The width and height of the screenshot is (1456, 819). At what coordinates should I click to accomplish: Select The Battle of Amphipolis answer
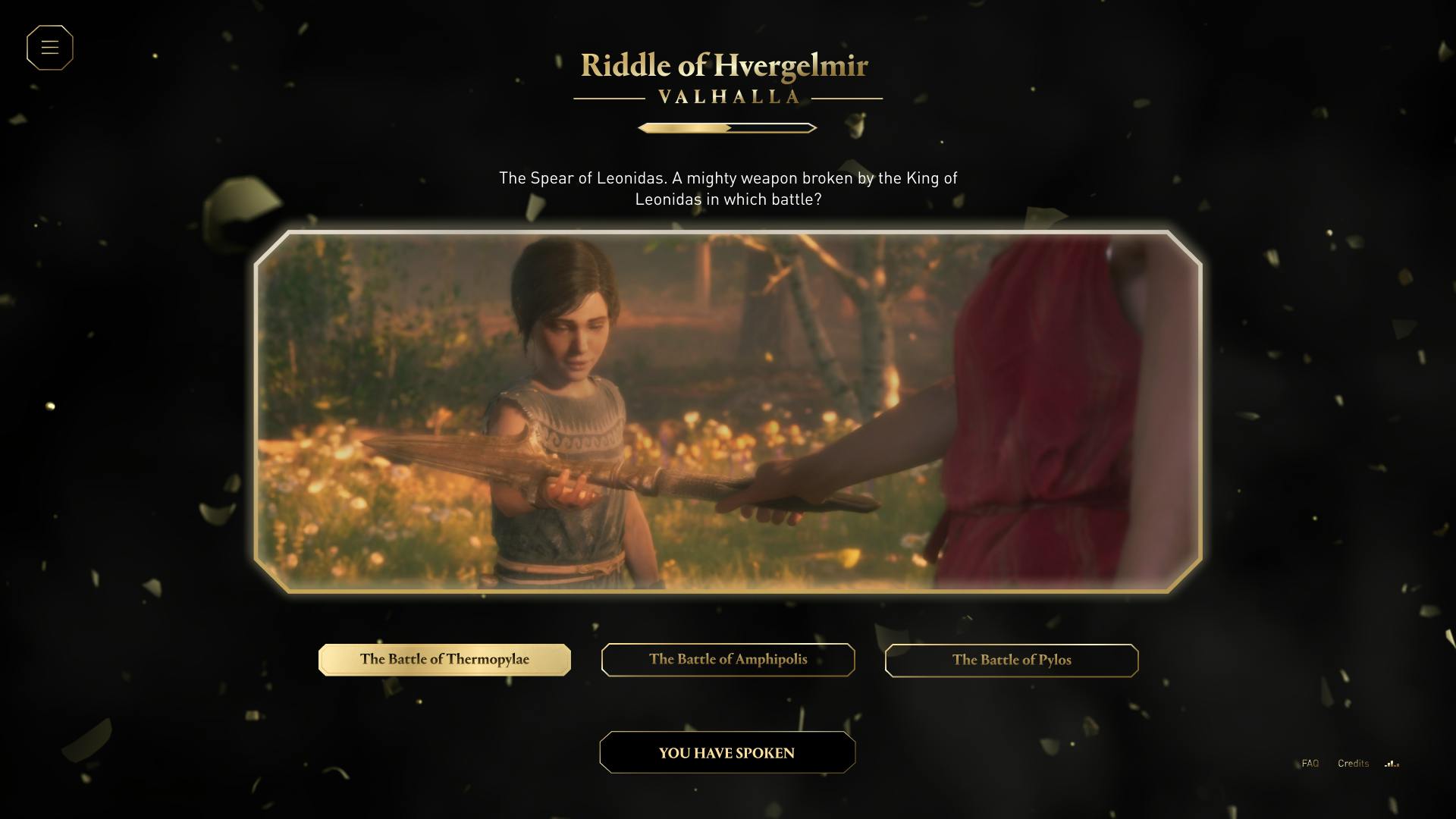coord(728,660)
